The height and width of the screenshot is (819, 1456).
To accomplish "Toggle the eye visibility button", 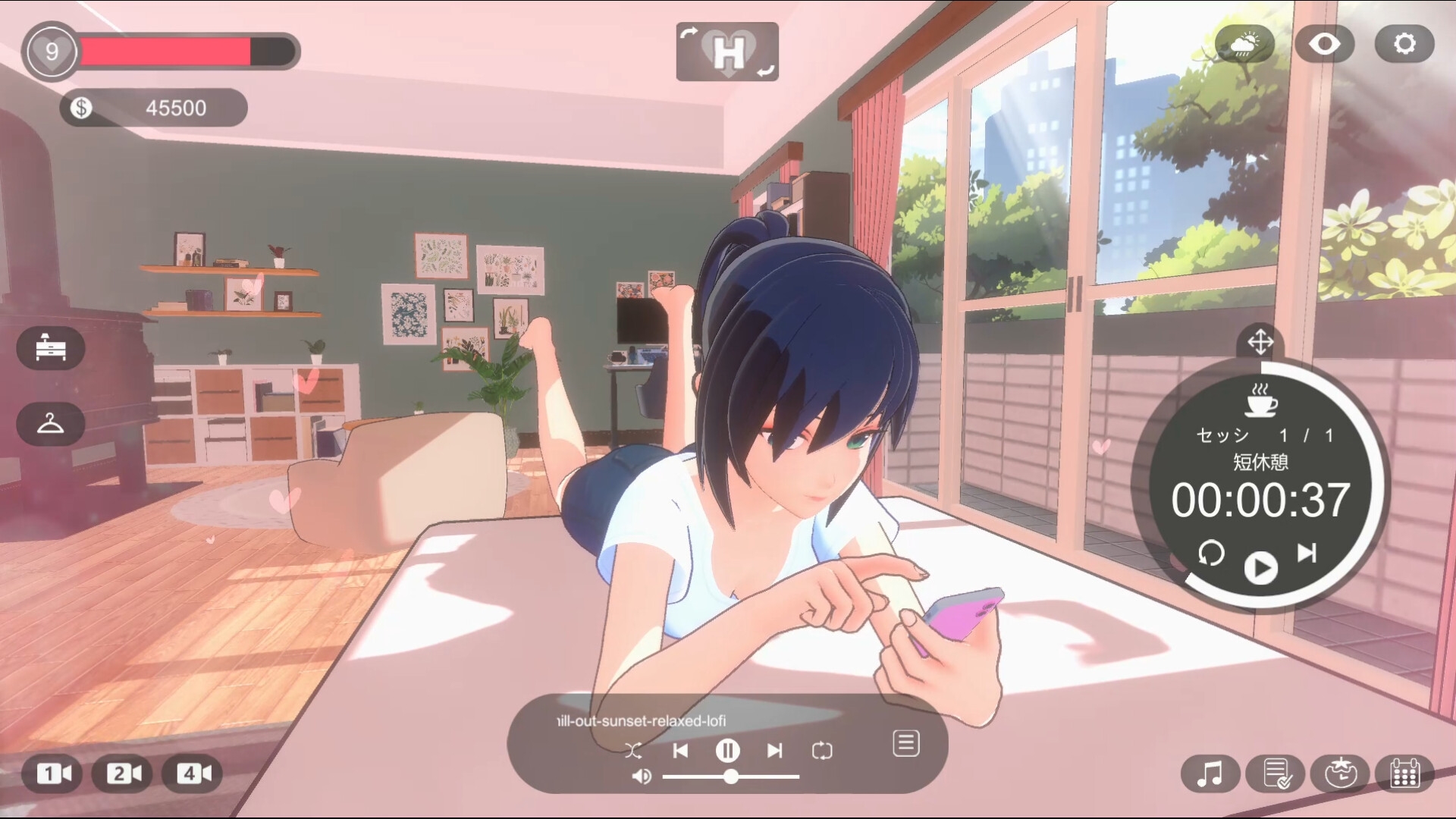I will click(x=1324, y=44).
